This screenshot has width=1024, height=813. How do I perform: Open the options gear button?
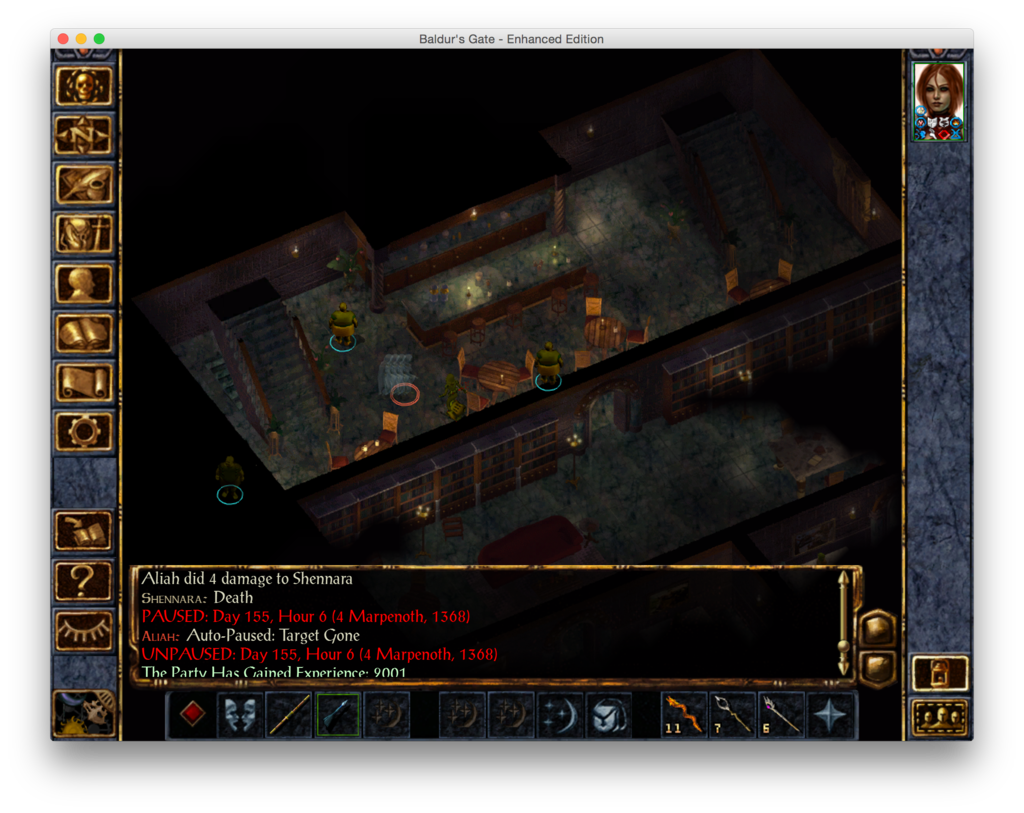[x=84, y=431]
